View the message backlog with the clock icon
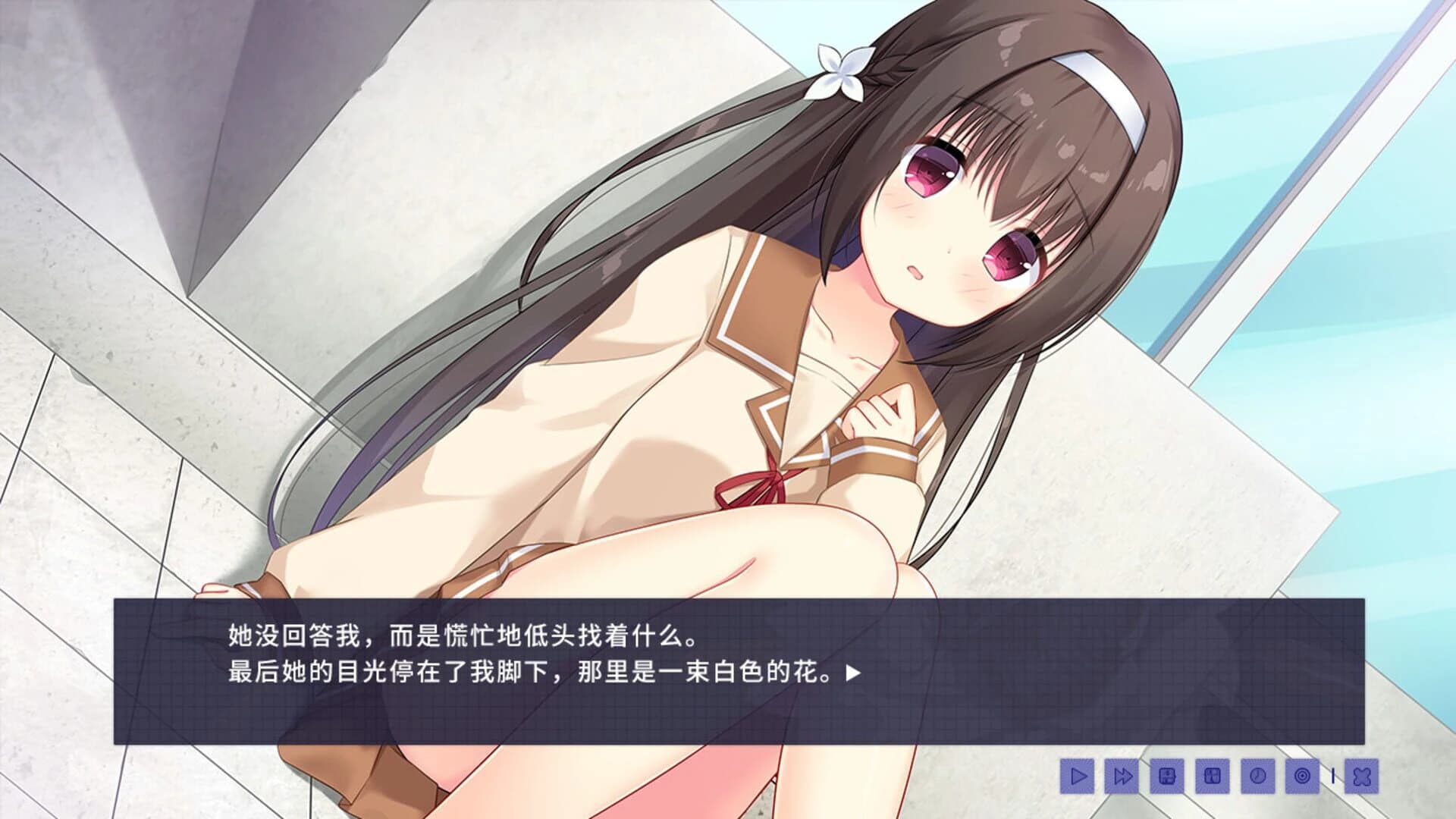 [x=1256, y=777]
